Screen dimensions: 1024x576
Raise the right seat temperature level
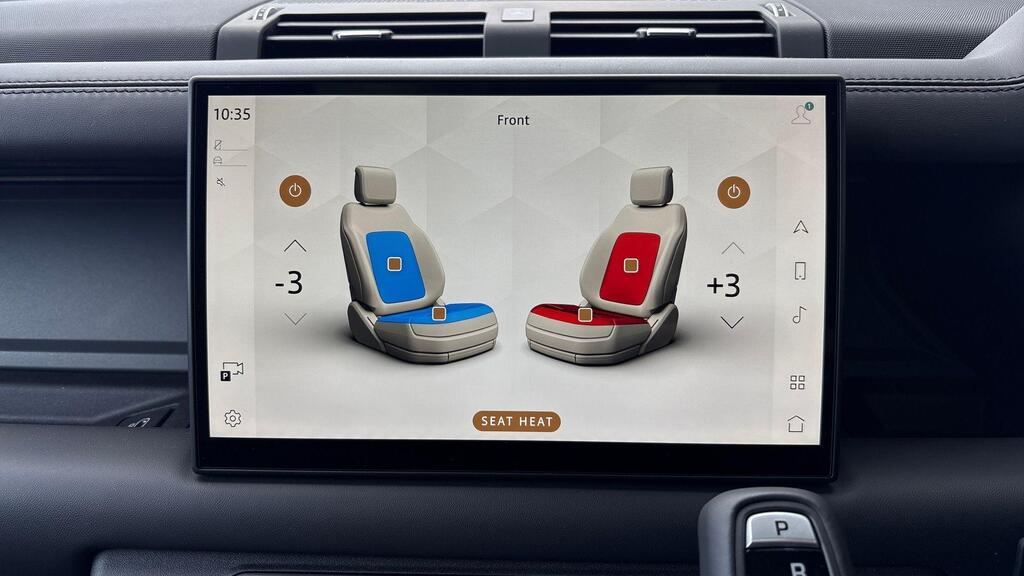(x=733, y=248)
